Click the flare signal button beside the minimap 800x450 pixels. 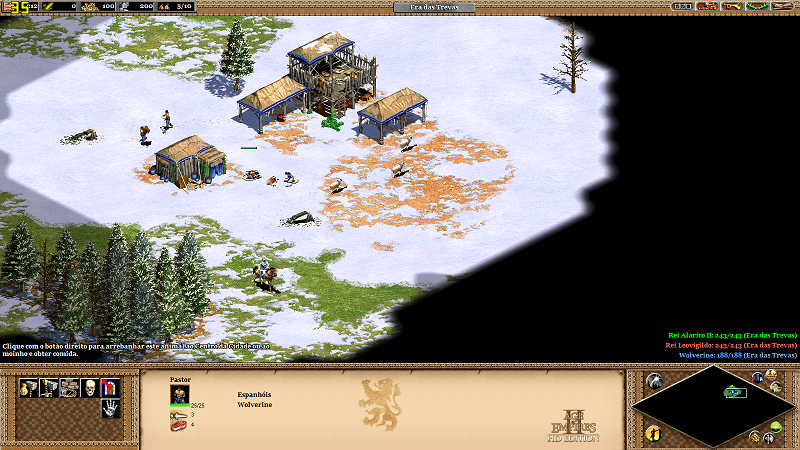tap(654, 381)
